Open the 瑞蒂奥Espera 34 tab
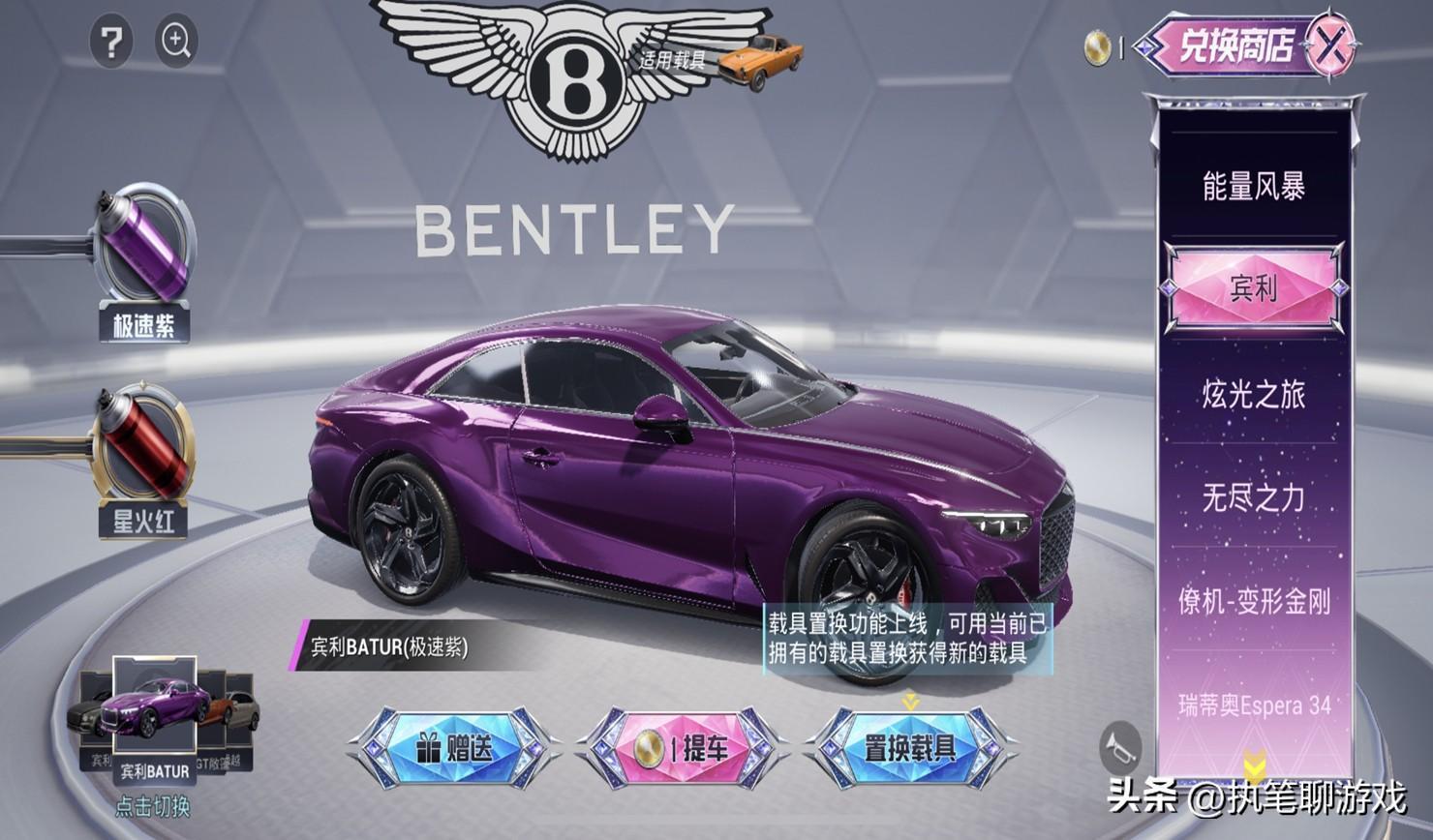Viewport: 1433px width, 840px height. coord(1253,705)
